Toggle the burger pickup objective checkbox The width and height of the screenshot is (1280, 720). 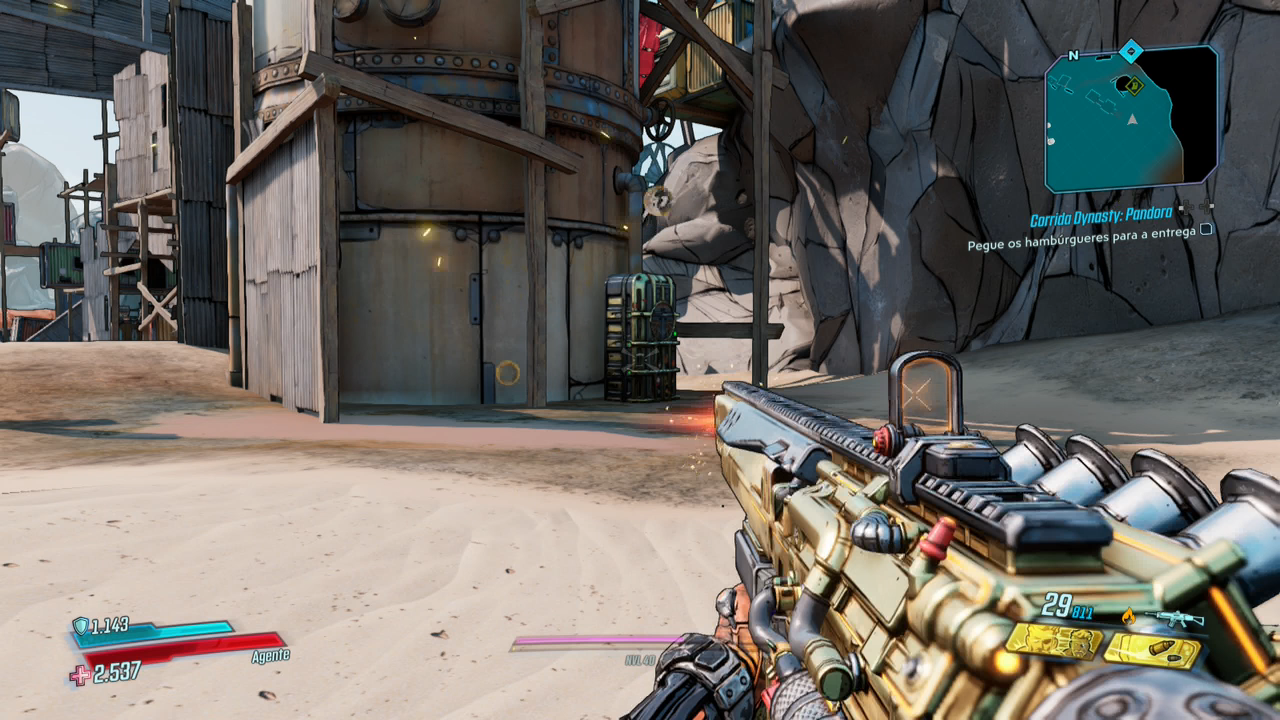click(1207, 229)
